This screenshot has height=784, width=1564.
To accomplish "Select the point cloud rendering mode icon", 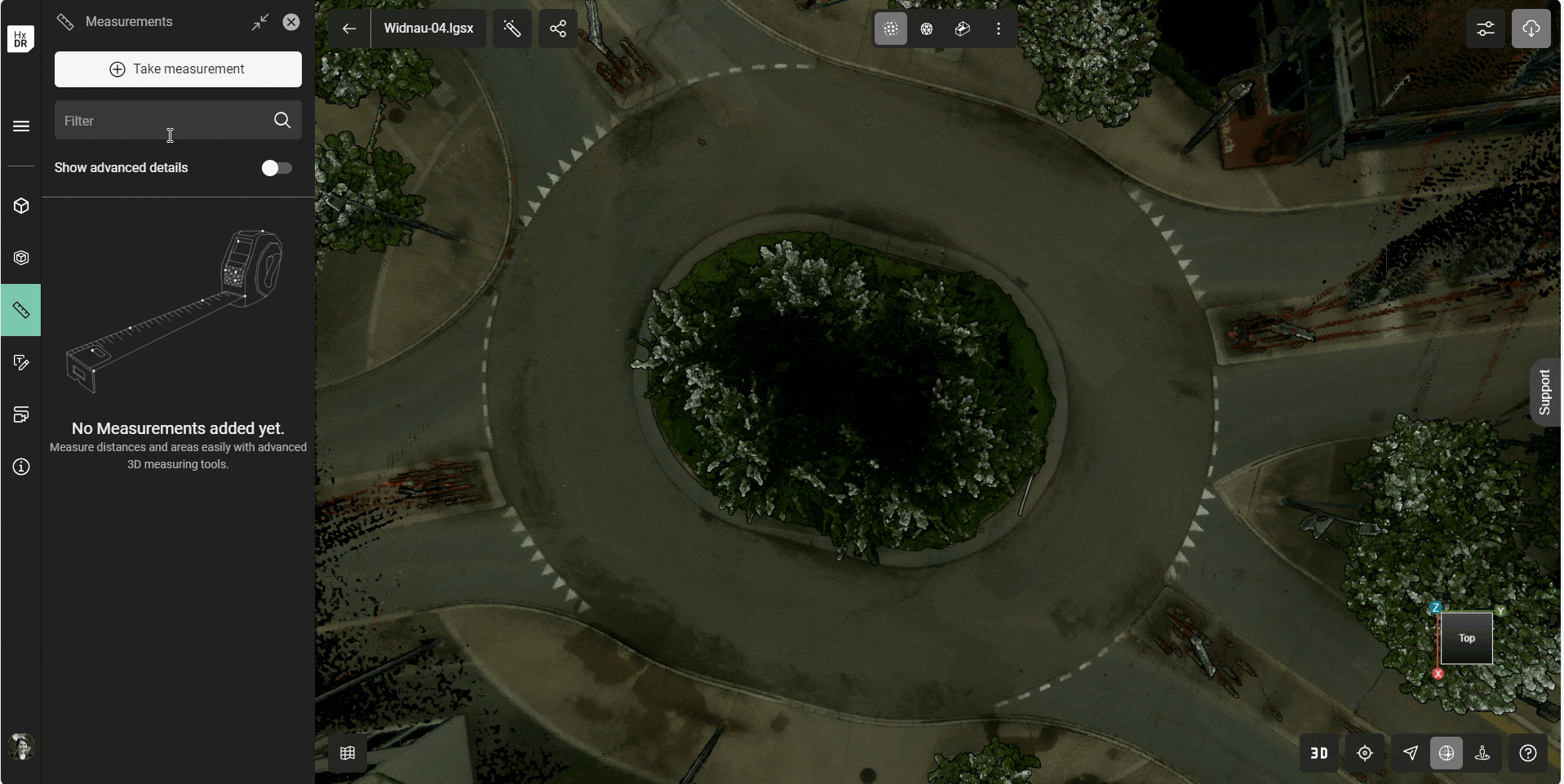I will click(890, 29).
